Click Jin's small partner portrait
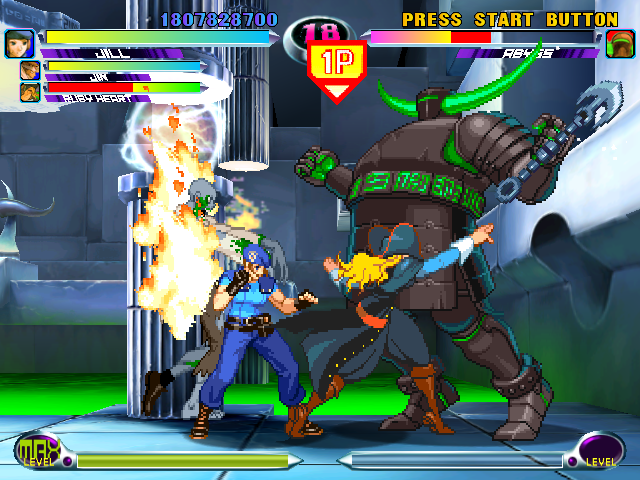 pyautogui.click(x=30, y=70)
